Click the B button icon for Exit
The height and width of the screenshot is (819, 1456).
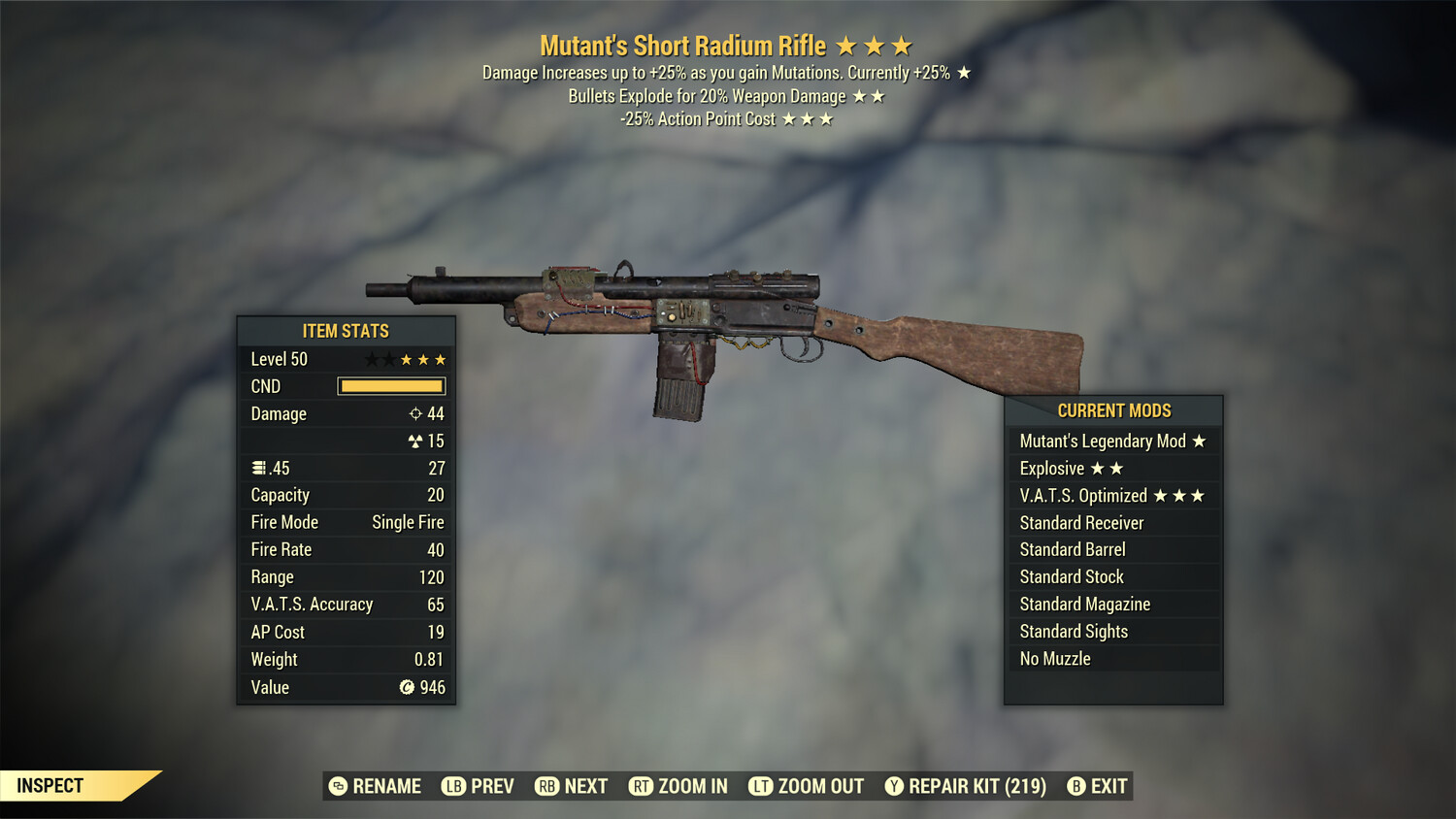pos(1075,786)
